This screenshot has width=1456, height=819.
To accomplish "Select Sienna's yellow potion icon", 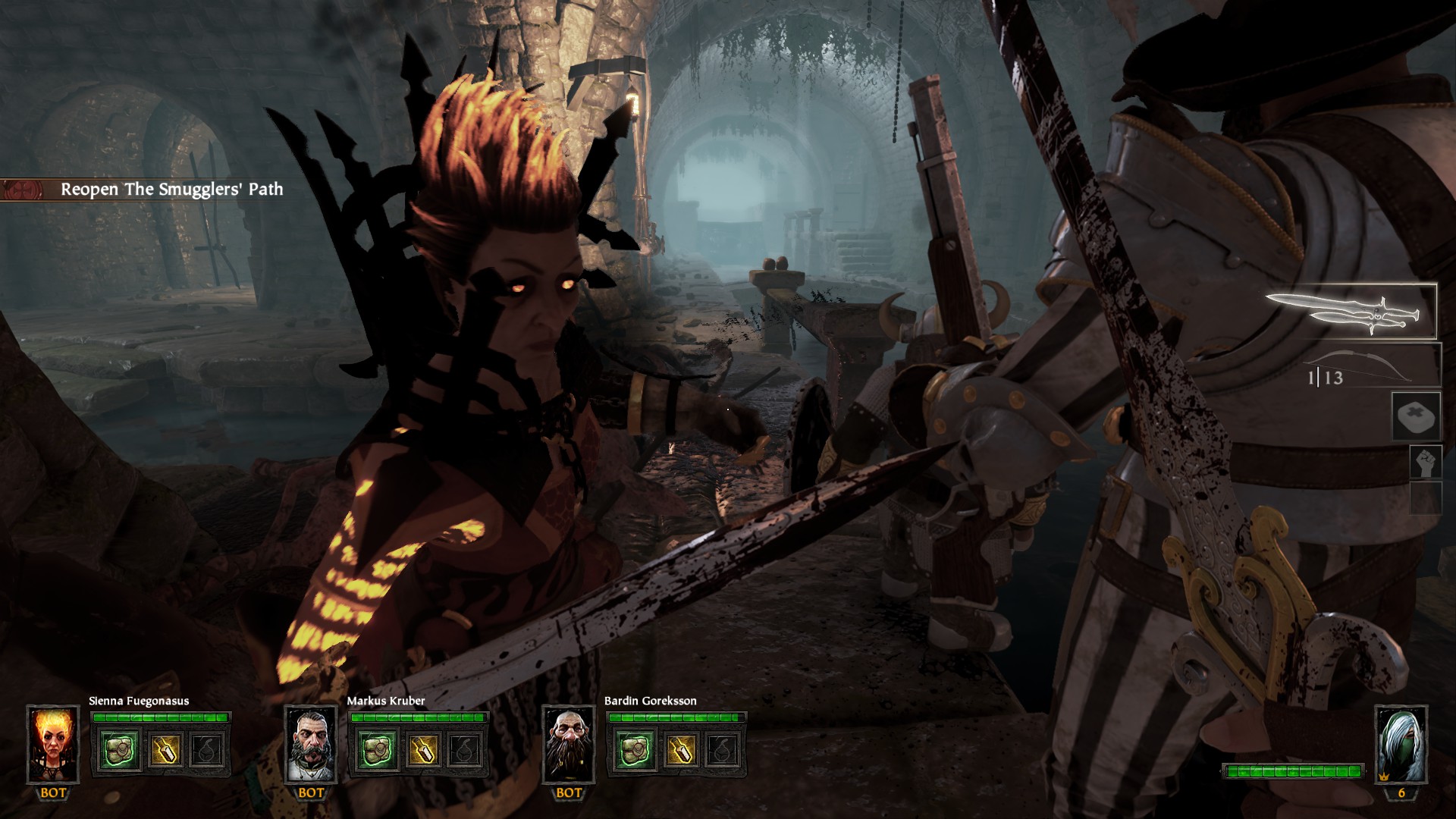I will coord(165,750).
